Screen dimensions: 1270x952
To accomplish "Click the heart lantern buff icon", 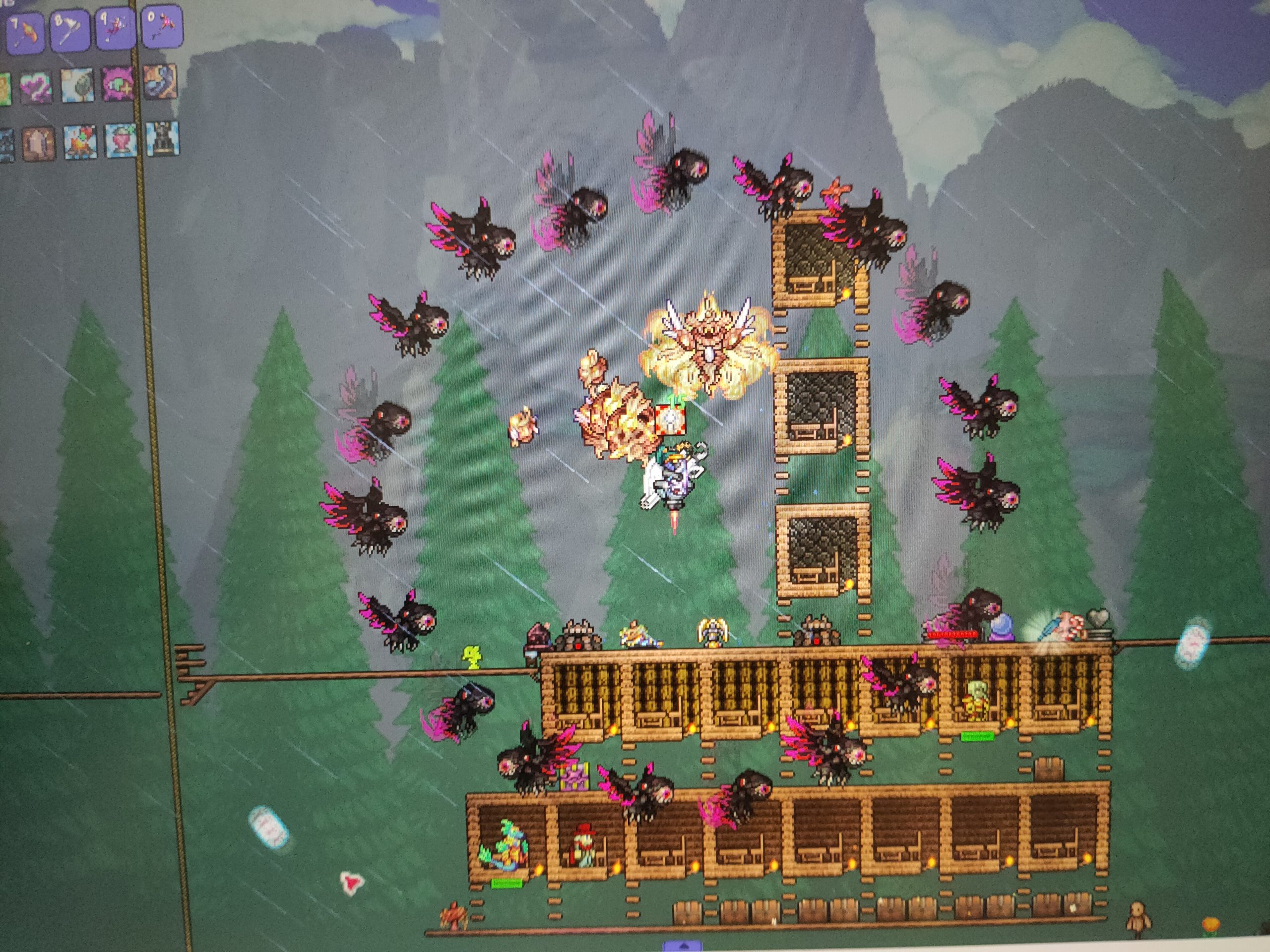I will click(121, 140).
